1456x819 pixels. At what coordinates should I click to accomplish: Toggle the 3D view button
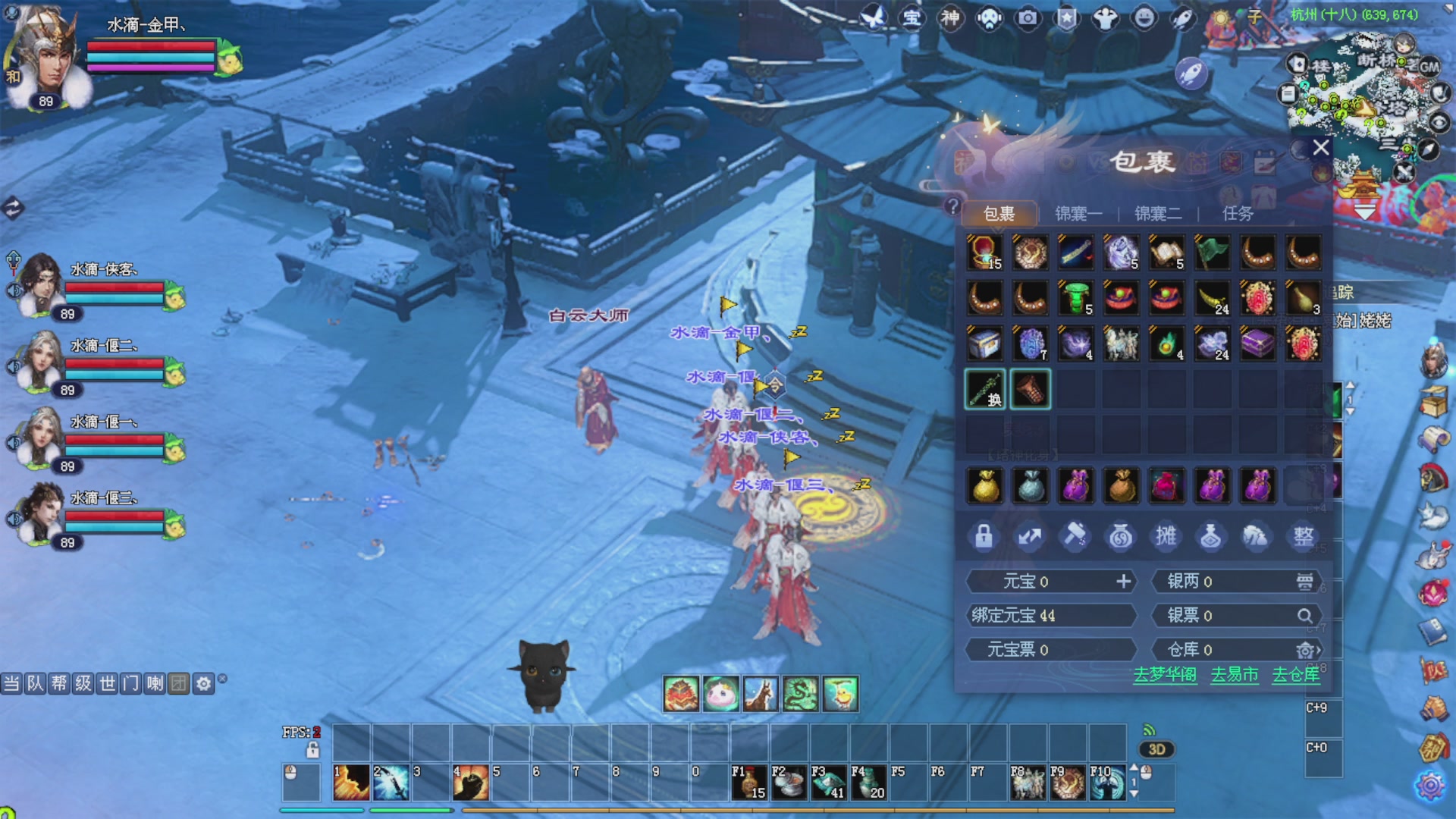point(1156,749)
